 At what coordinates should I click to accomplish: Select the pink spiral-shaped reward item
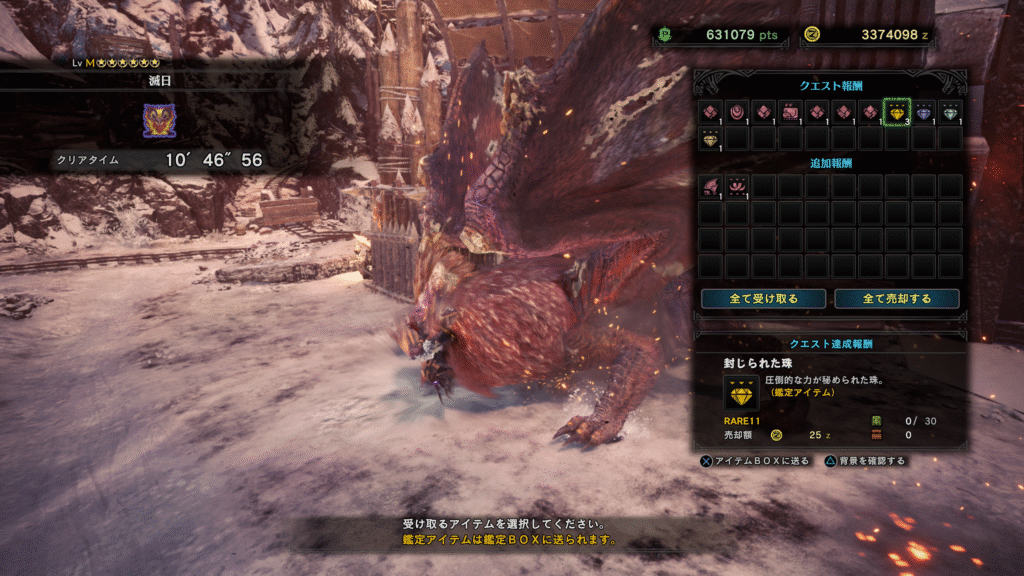click(x=737, y=112)
